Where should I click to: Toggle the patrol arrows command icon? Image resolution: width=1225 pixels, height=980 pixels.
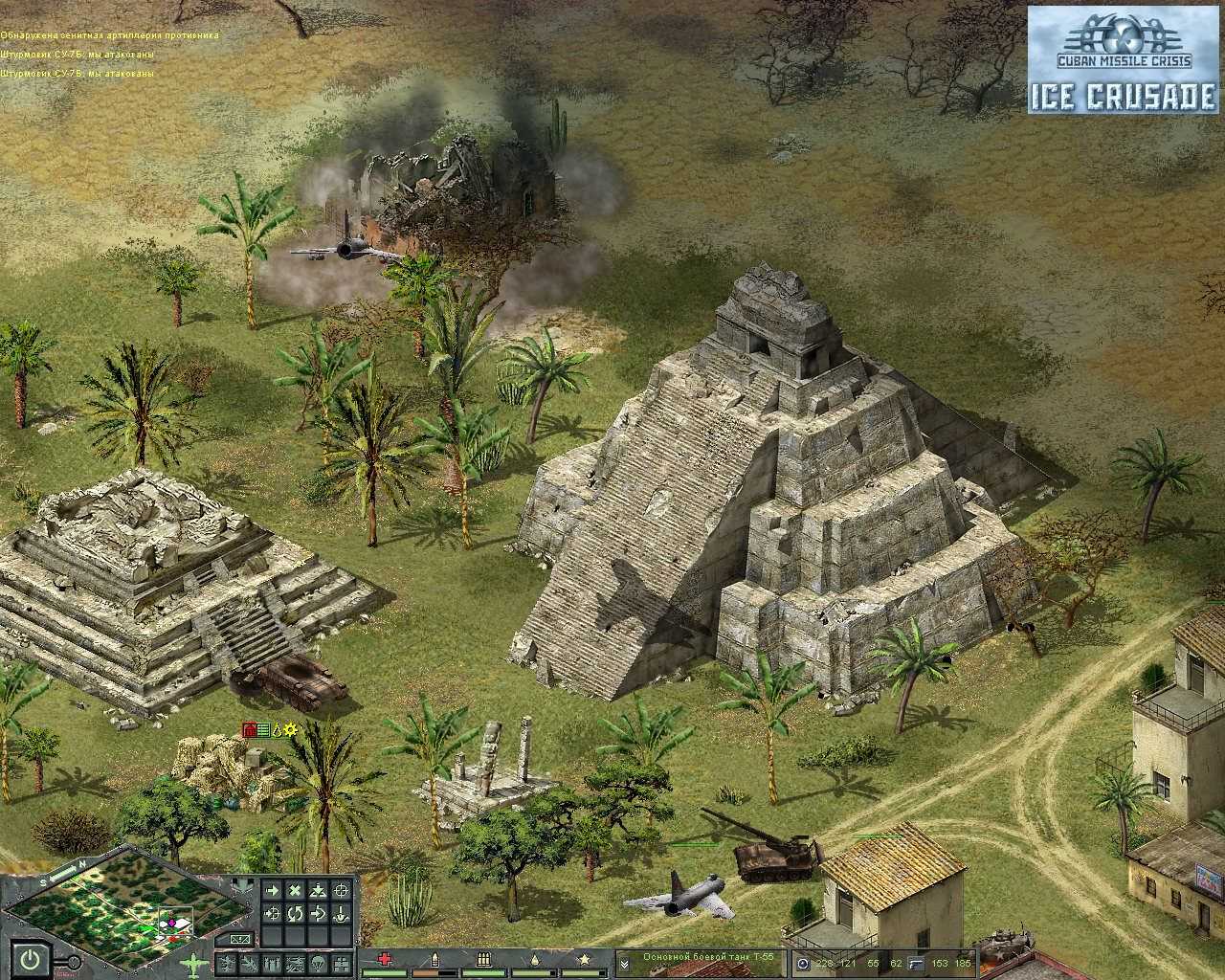pos(320,914)
